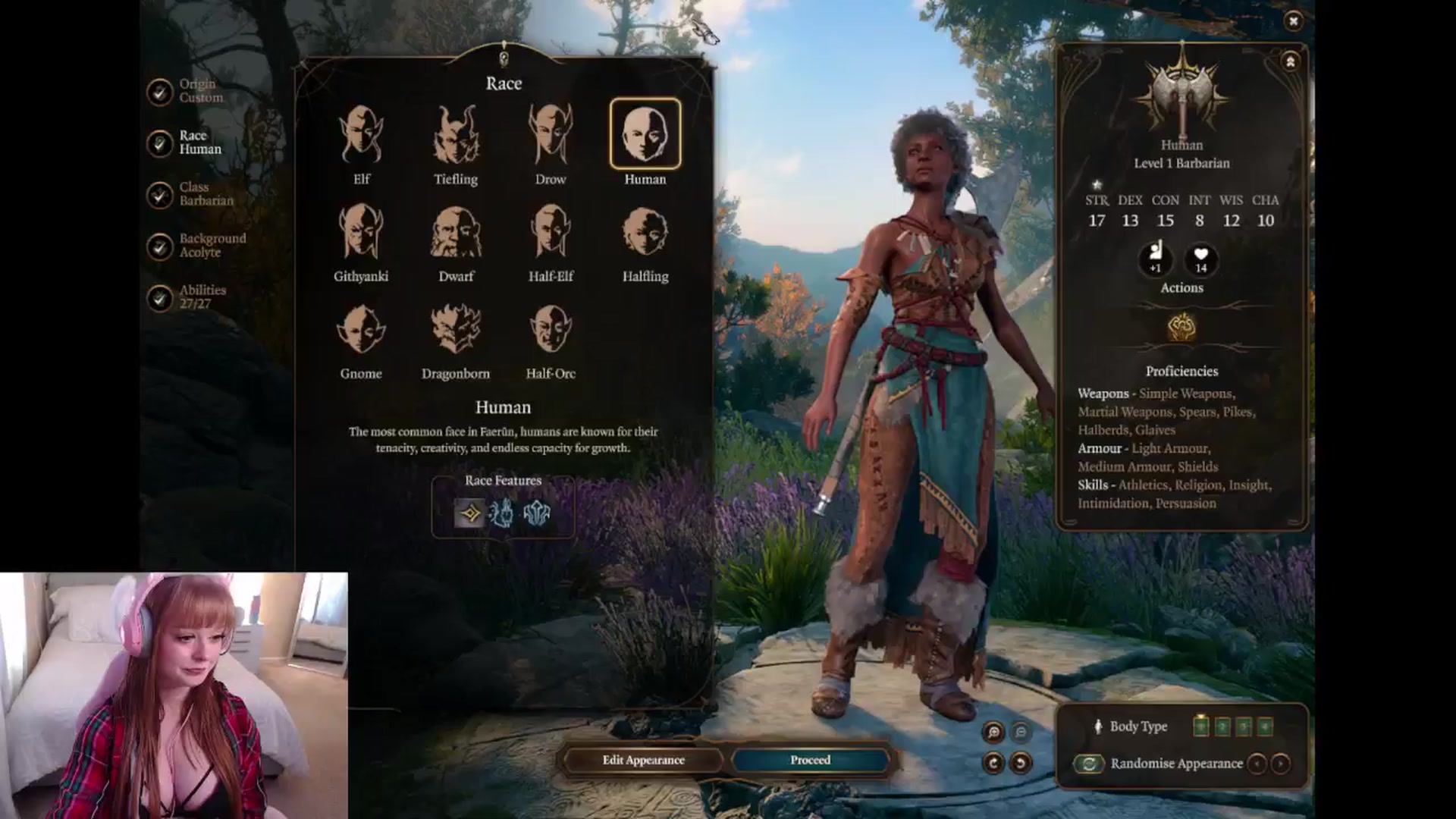Close the character creation screen
This screenshot has height=819, width=1456.
(x=1293, y=21)
